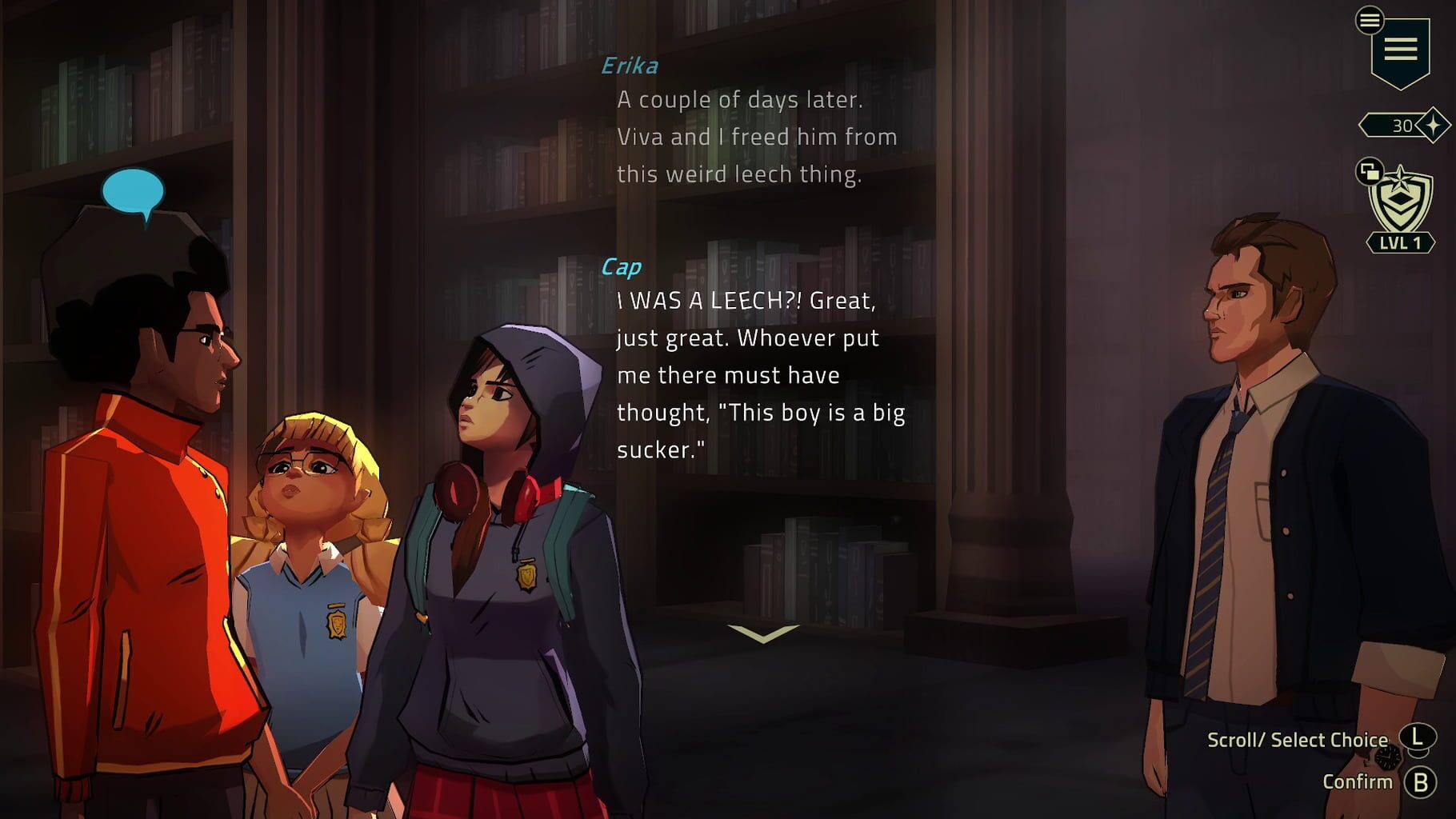Click the small circular menu icon on the banner
This screenshot has width=1456, height=819.
point(1369,22)
